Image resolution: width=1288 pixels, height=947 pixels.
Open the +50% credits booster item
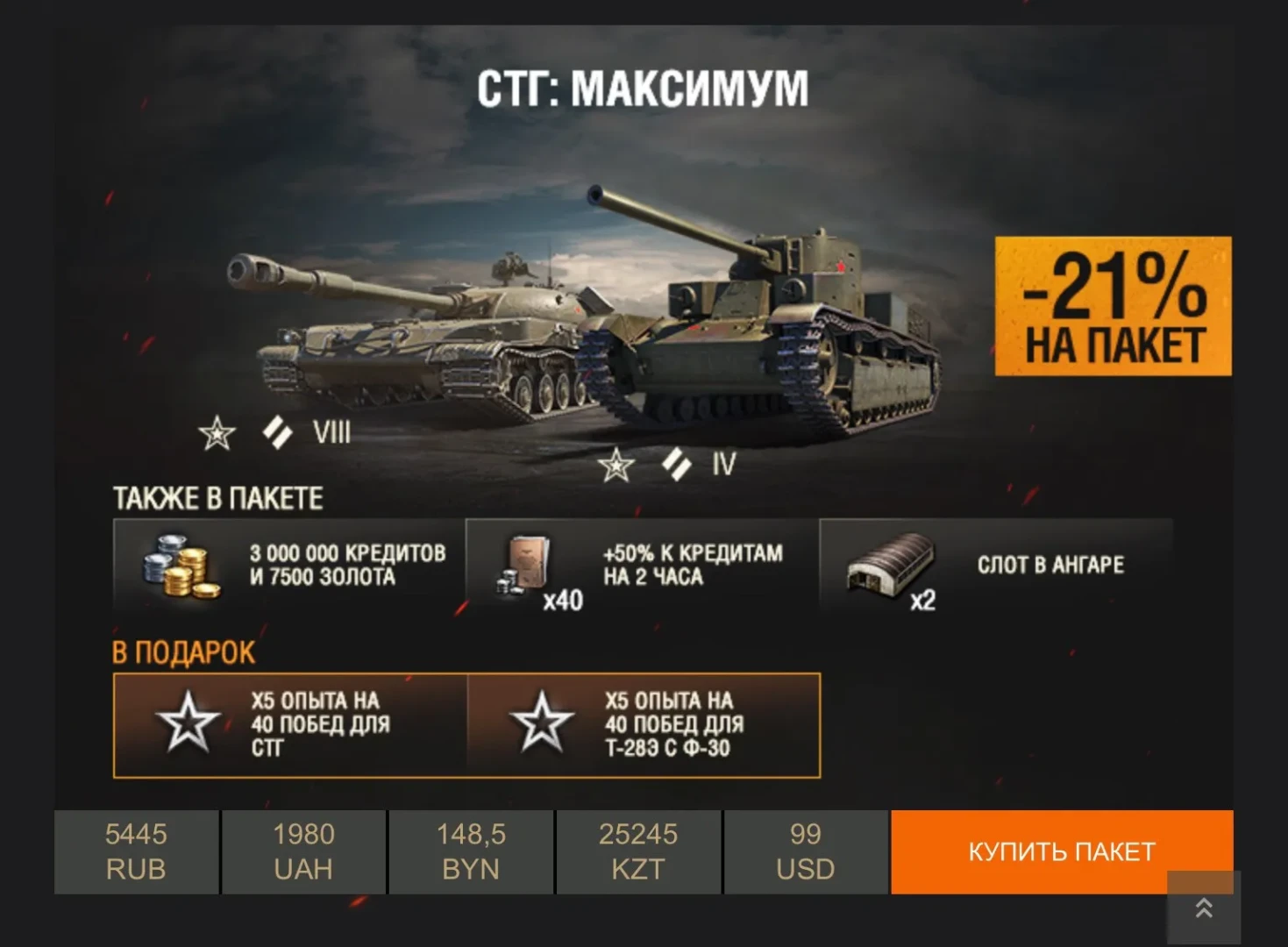[x=642, y=566]
